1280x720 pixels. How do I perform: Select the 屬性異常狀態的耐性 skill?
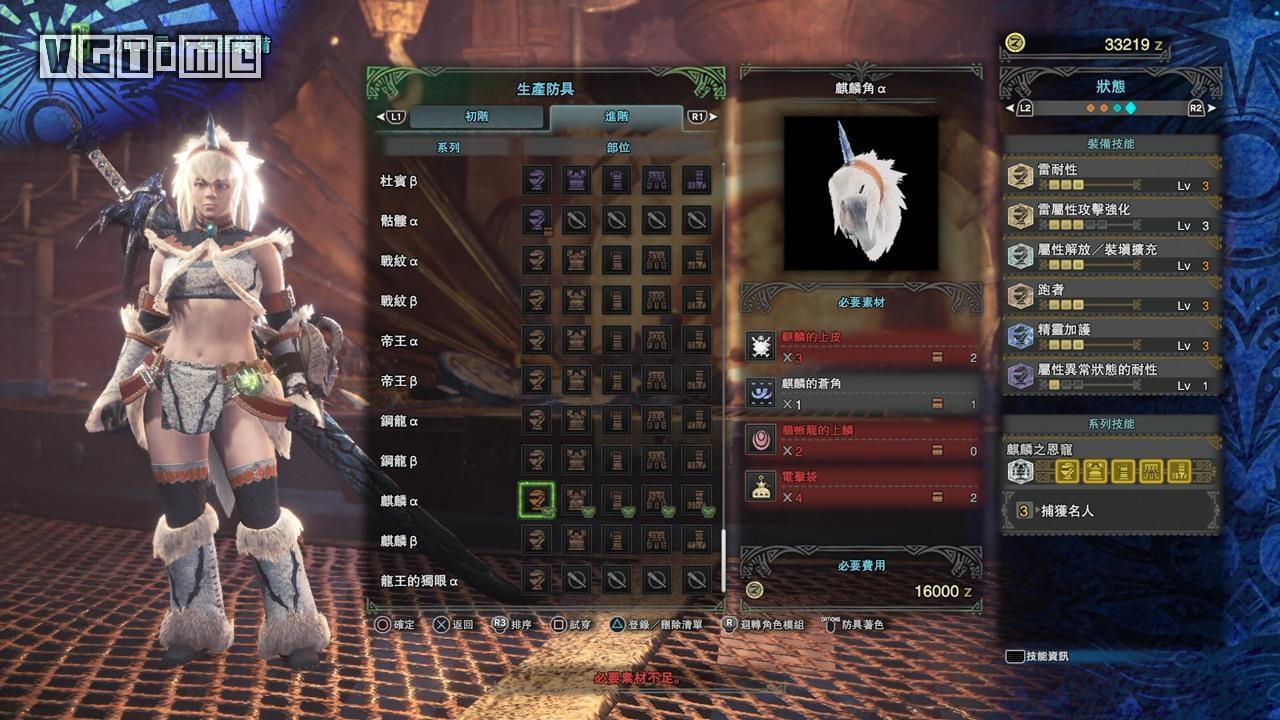coord(1112,377)
